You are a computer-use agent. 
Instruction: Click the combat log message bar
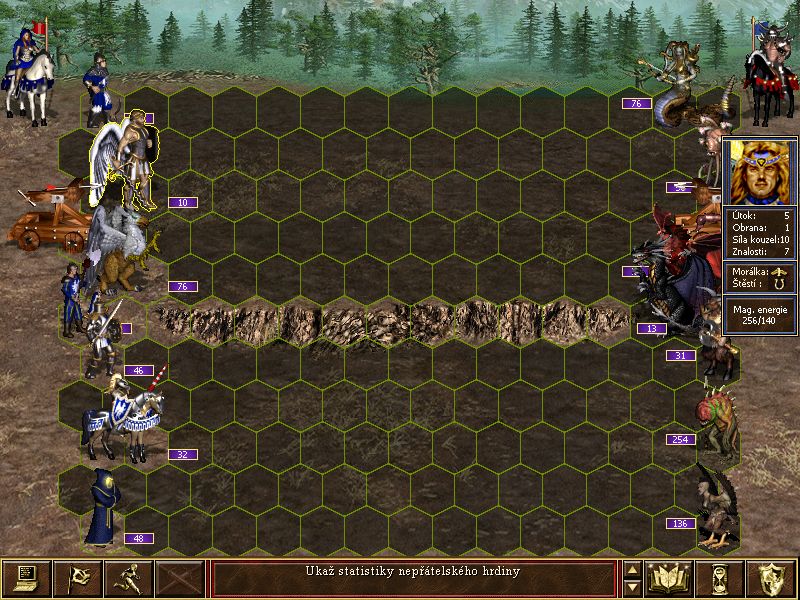click(413, 578)
